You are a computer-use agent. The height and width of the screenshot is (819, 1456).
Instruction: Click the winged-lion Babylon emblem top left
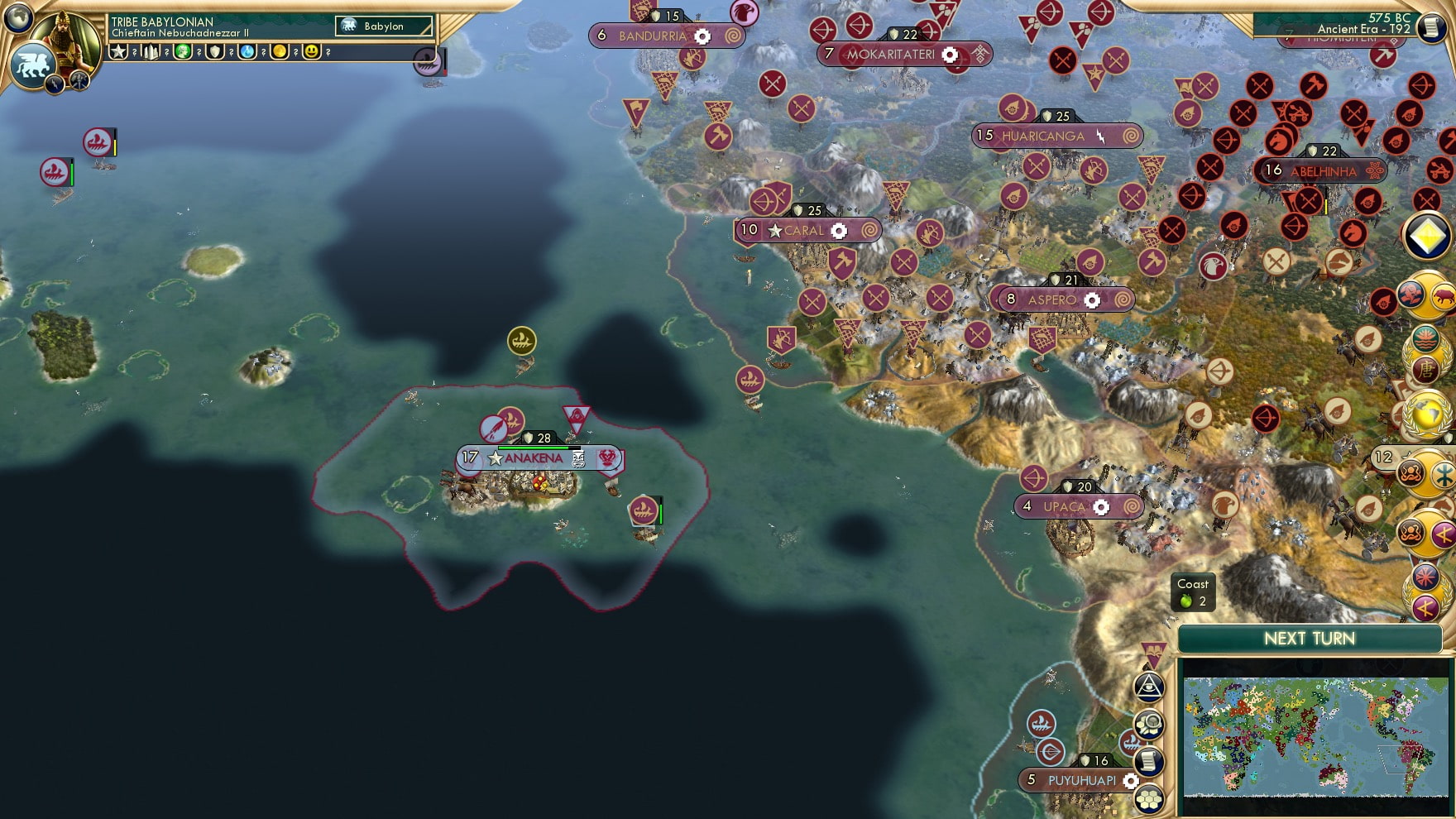[x=34, y=65]
